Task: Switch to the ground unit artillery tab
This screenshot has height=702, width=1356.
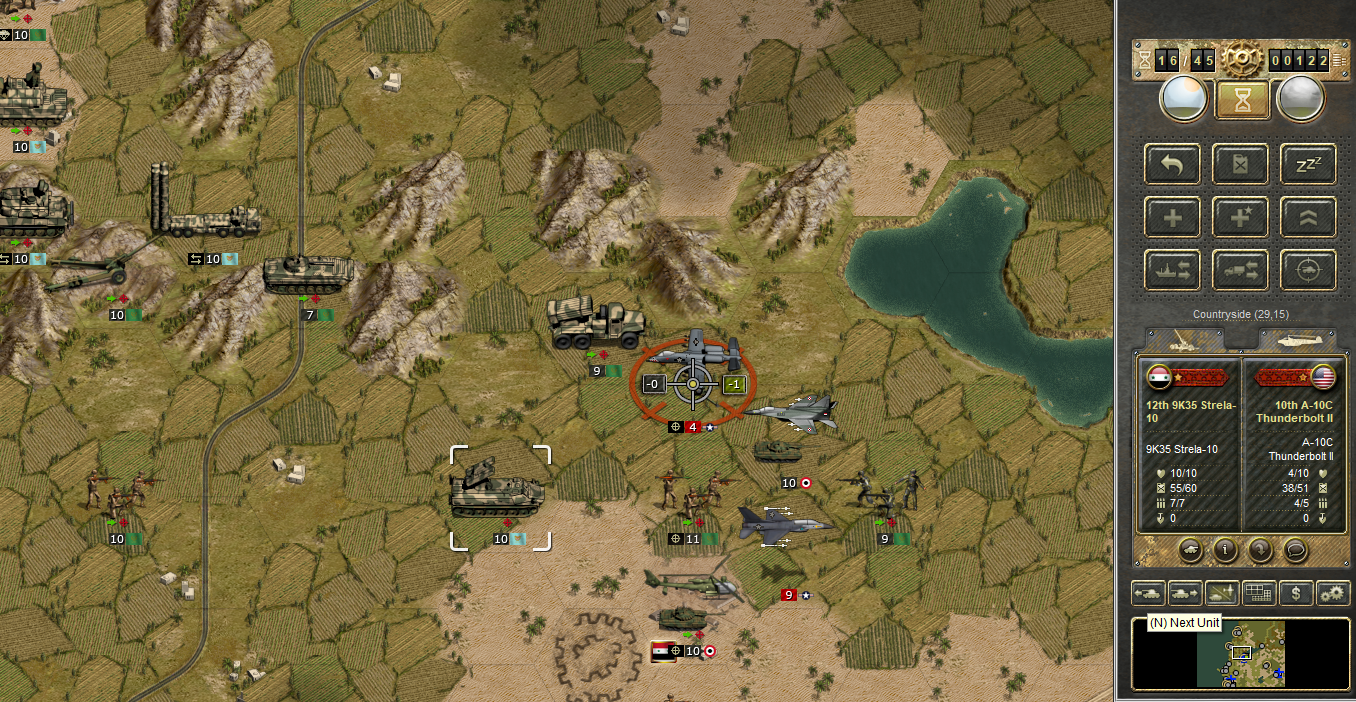Action: [x=1183, y=340]
